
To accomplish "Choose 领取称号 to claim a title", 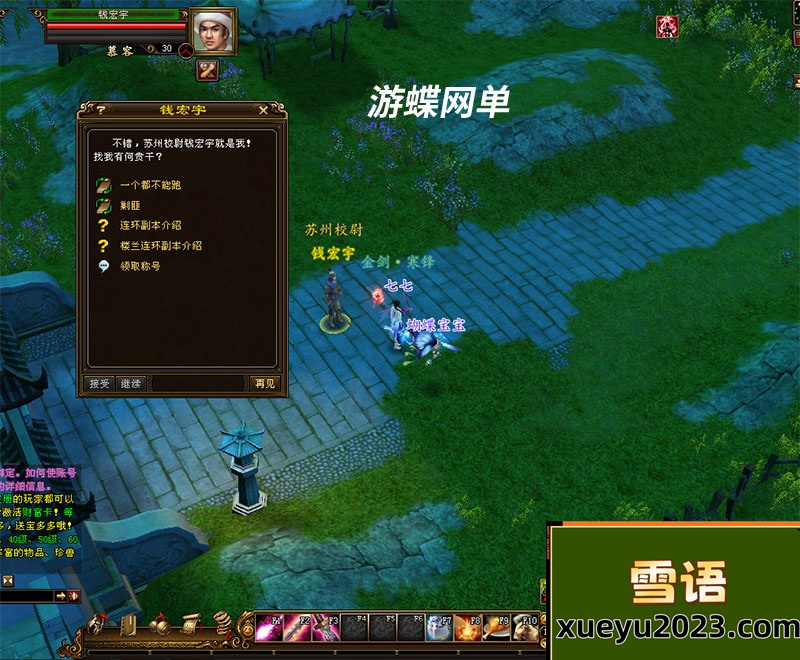I will pos(140,266).
